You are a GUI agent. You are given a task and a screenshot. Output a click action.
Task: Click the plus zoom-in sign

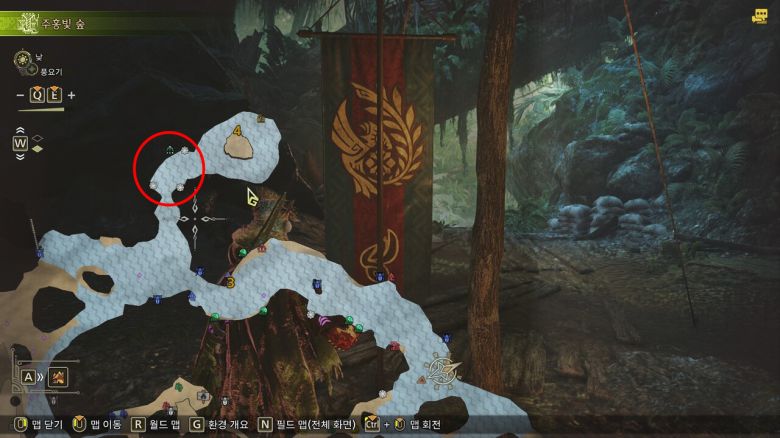tap(71, 96)
